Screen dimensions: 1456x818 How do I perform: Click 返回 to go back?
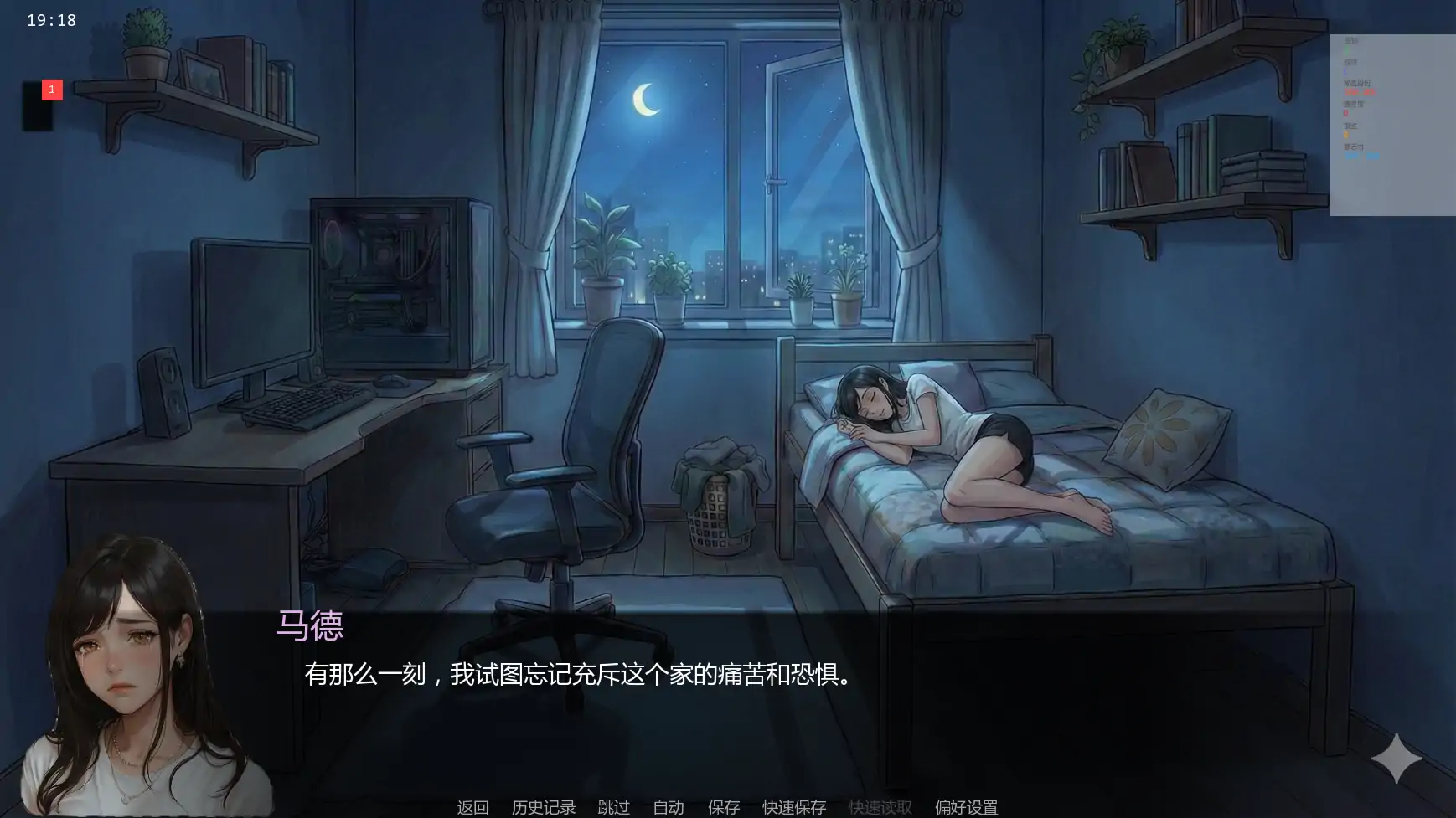(472, 807)
